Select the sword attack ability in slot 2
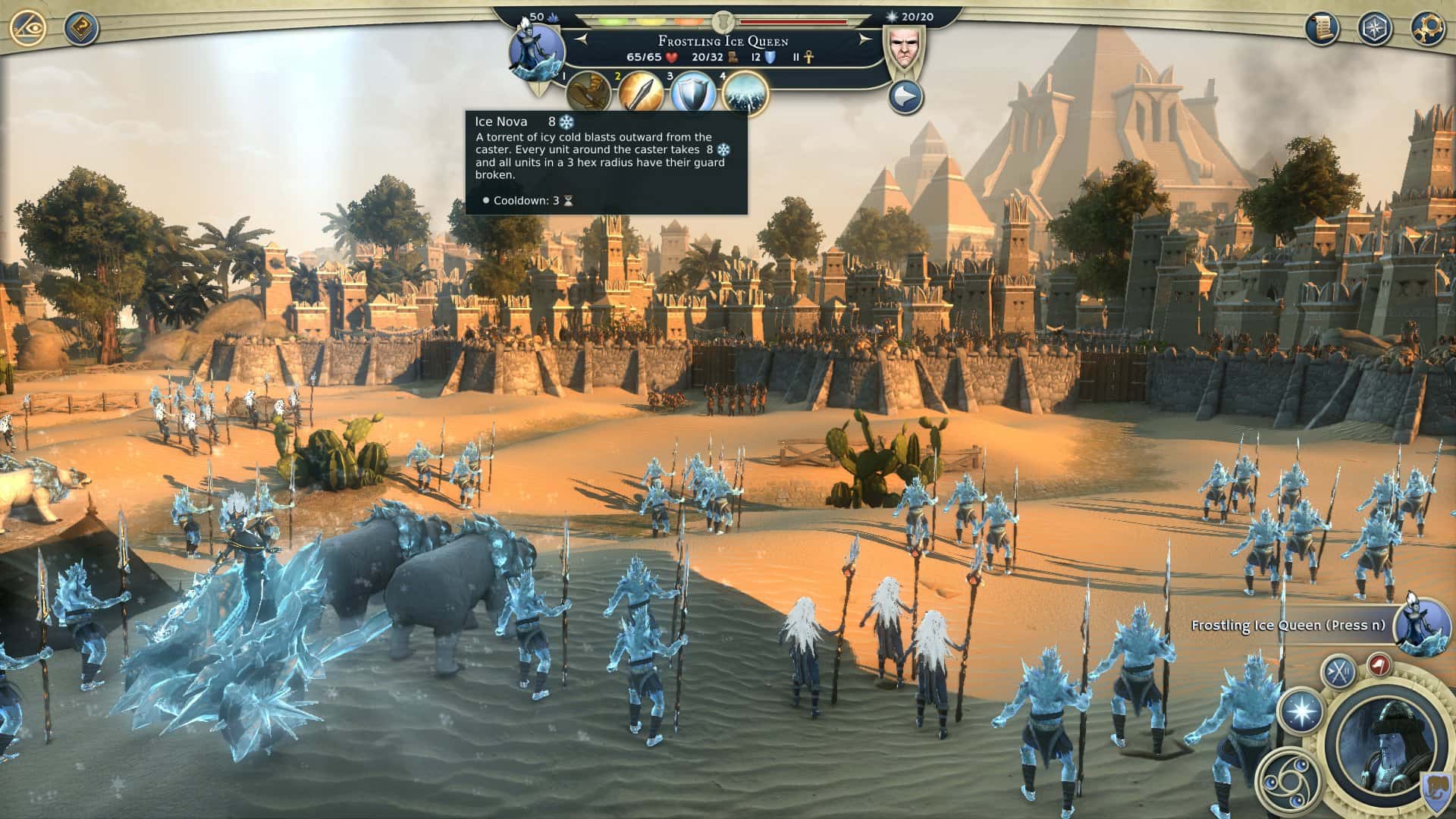The width and height of the screenshot is (1456, 819). coord(641,91)
